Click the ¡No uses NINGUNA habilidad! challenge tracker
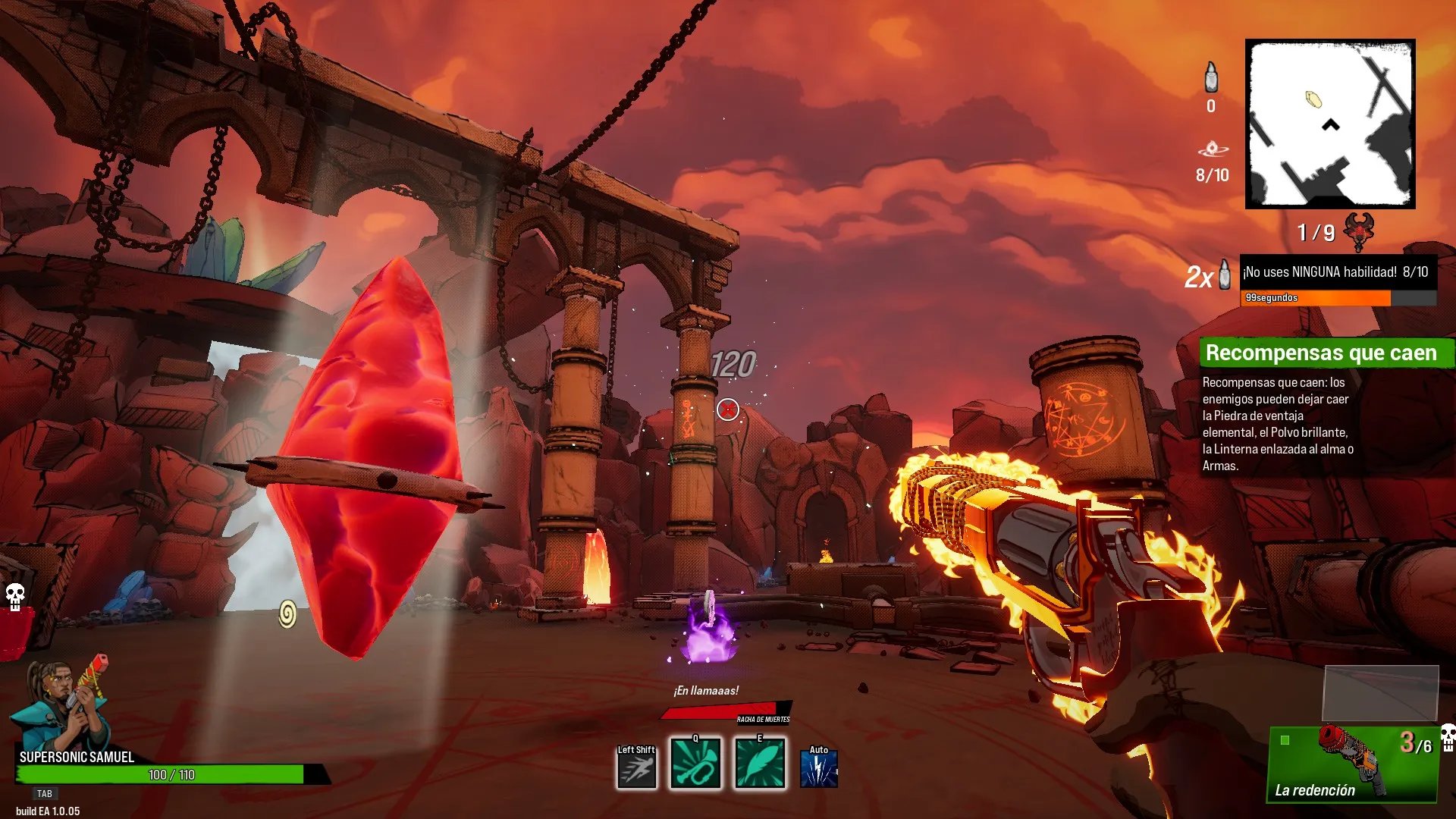 tap(1338, 272)
